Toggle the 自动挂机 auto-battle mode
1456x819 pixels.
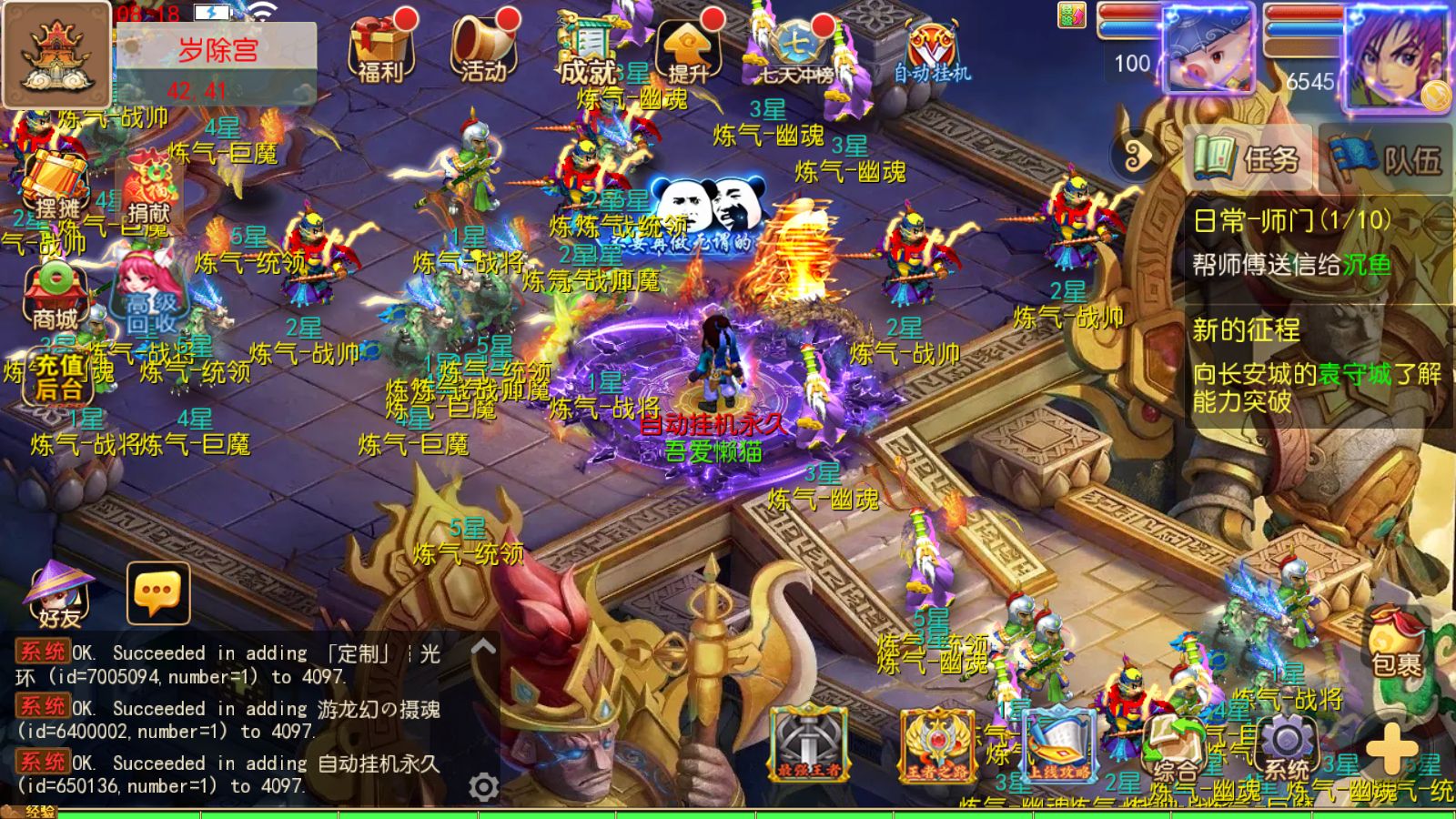point(930,45)
